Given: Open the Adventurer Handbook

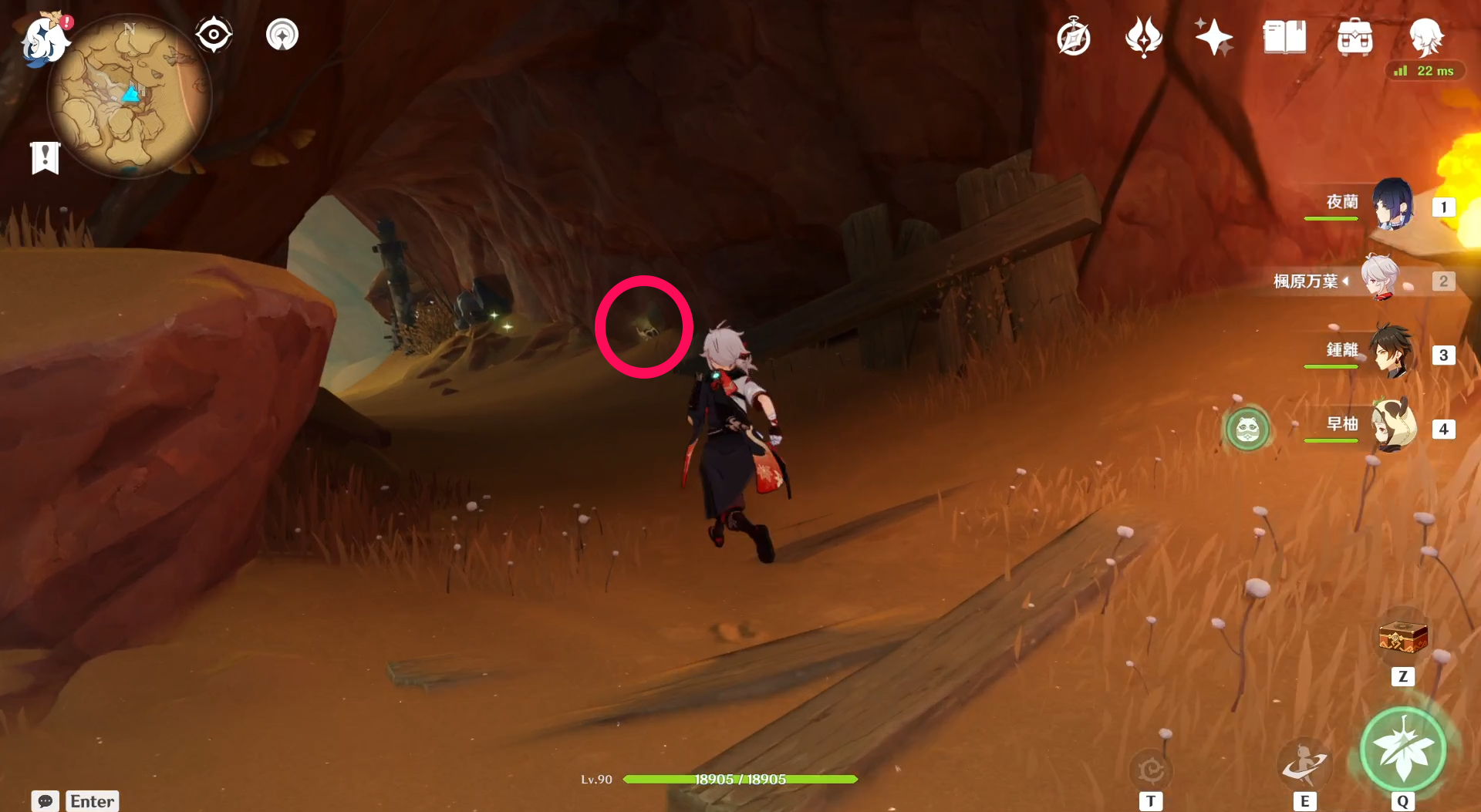Looking at the screenshot, I should 1073,36.
